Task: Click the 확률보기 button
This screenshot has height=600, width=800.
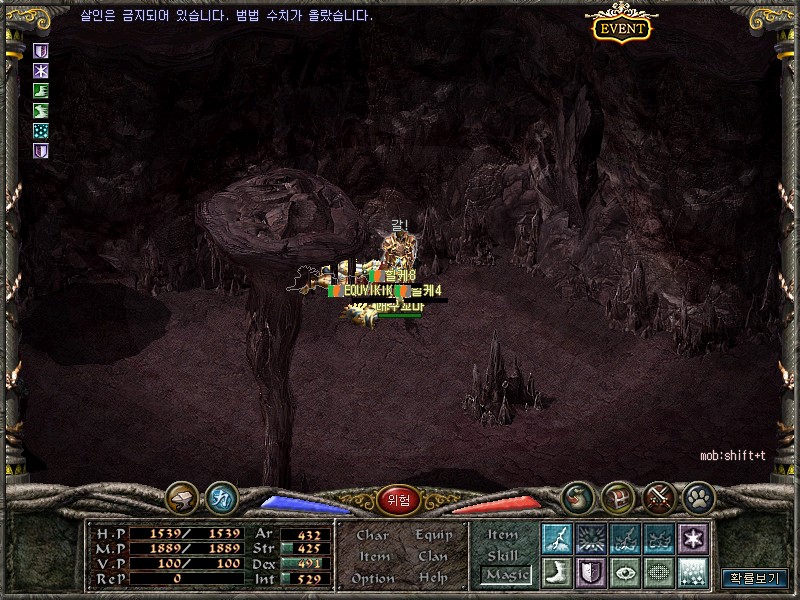Action: pos(755,578)
